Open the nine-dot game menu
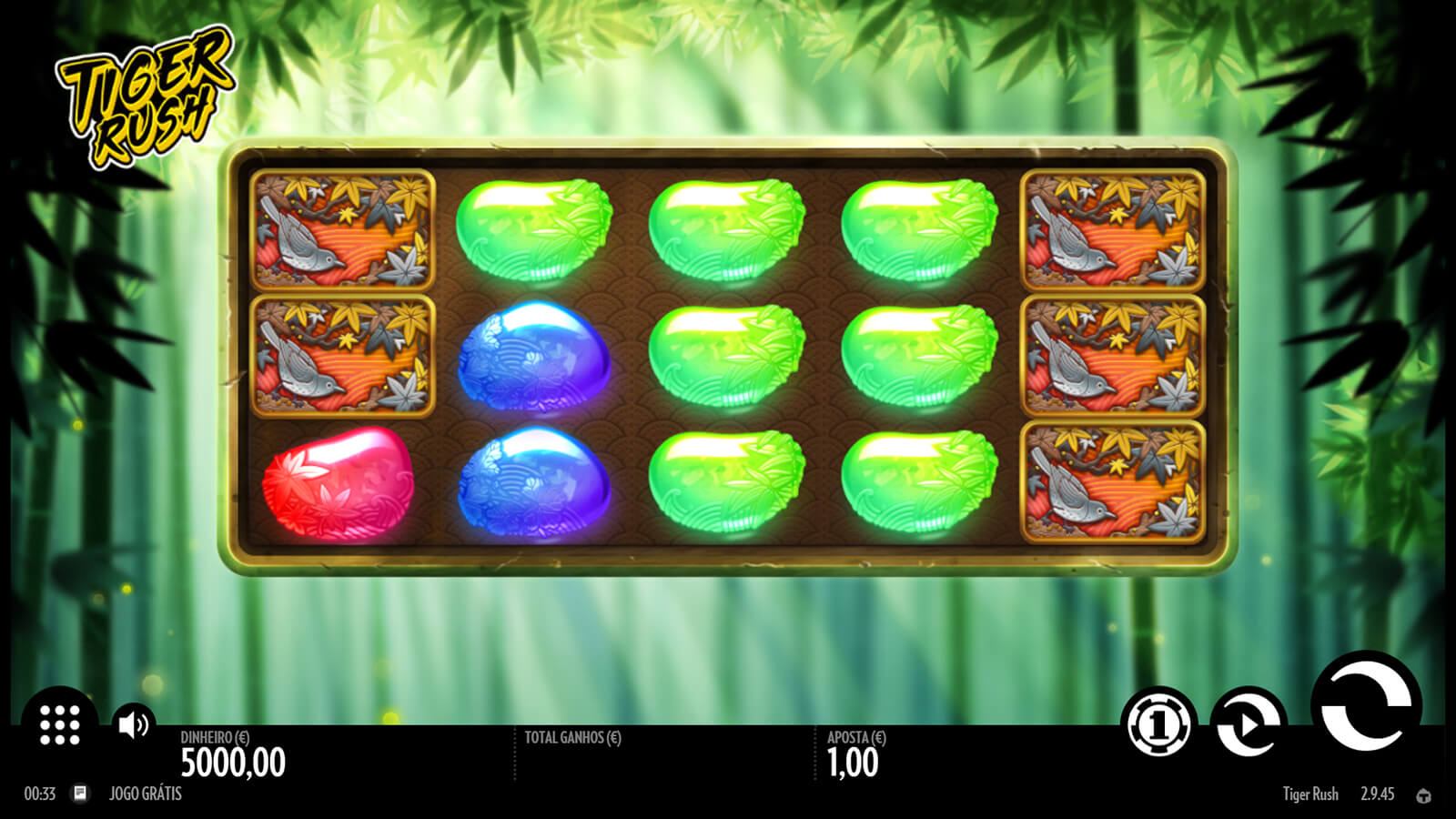The height and width of the screenshot is (819, 1456). click(60, 724)
